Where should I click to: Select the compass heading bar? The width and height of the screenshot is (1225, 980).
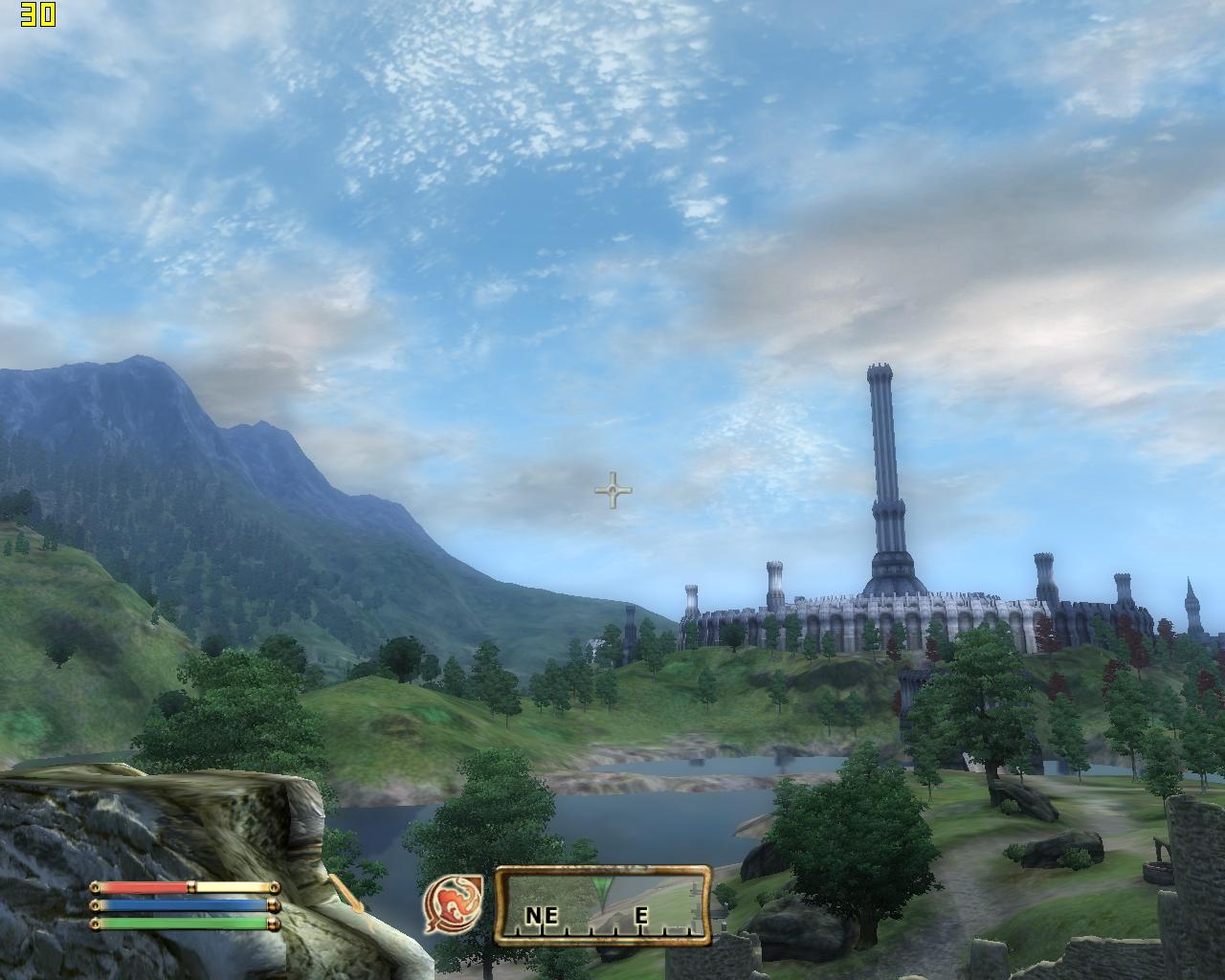coord(603,906)
